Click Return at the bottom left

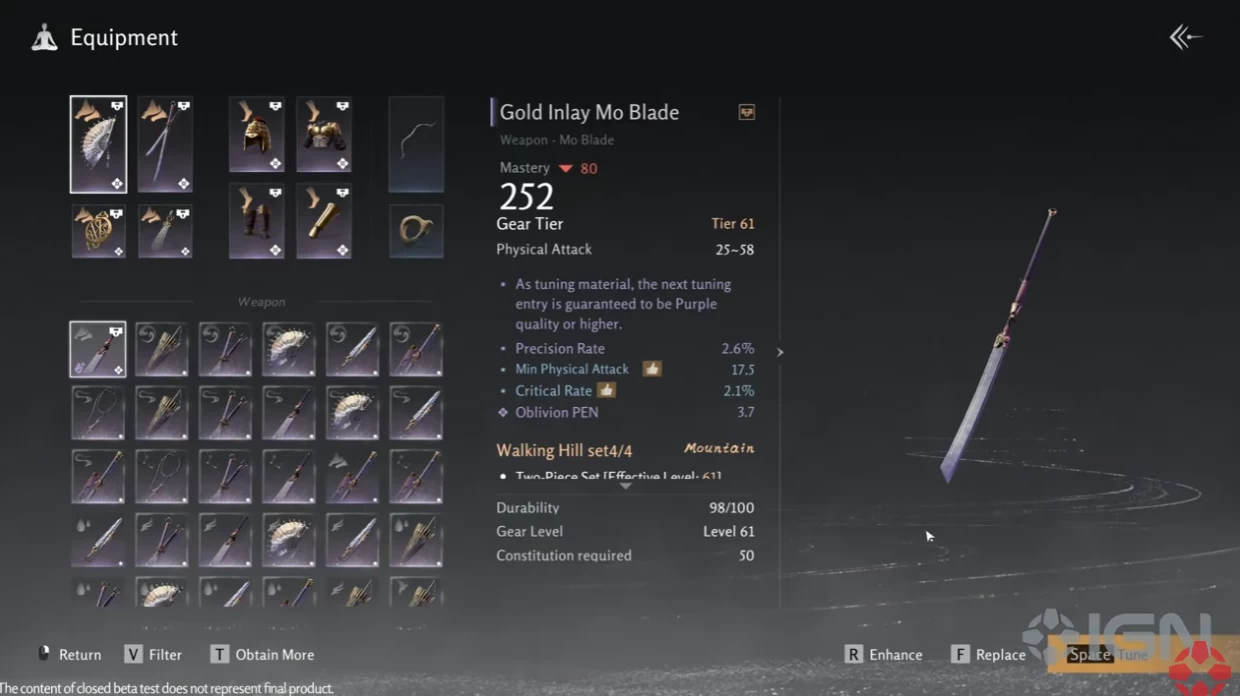(x=70, y=655)
